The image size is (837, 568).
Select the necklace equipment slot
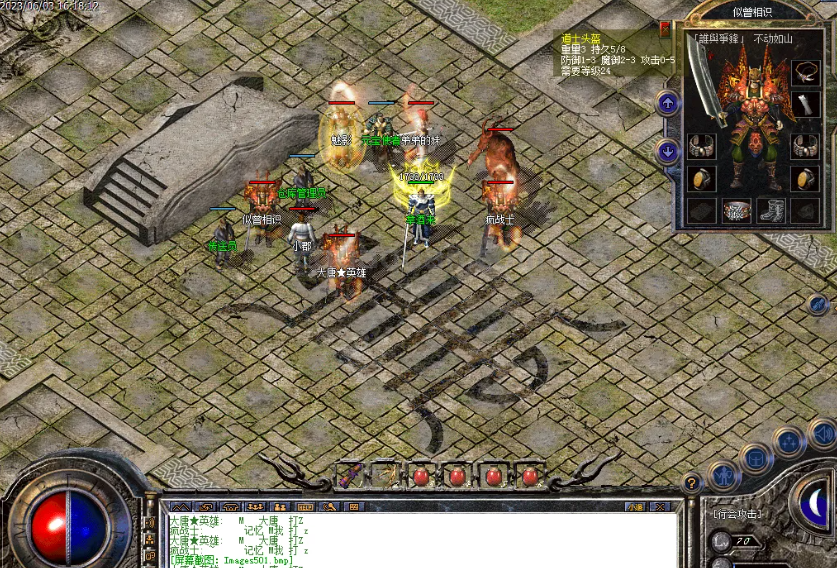click(x=805, y=72)
